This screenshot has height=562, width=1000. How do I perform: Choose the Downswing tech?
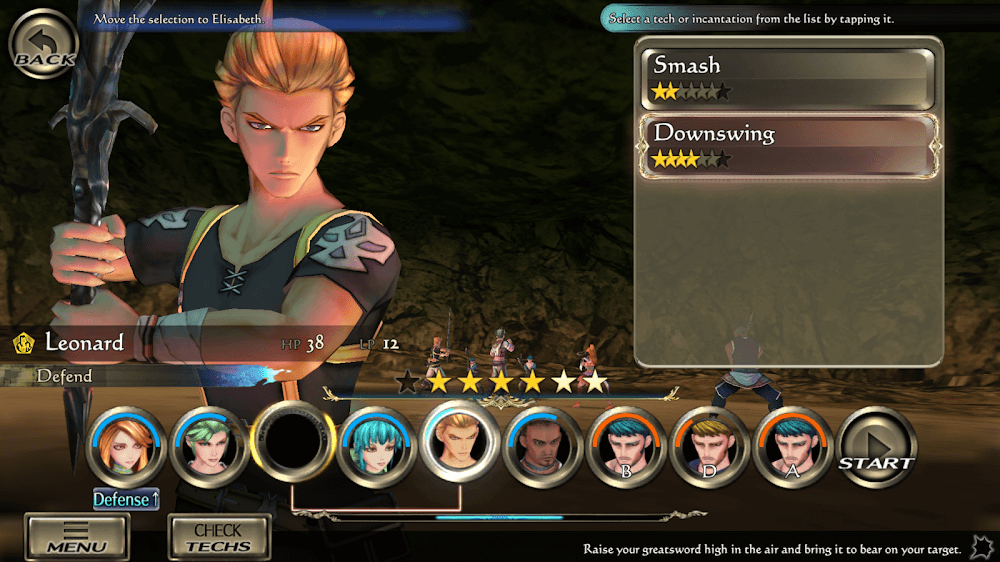click(x=789, y=146)
